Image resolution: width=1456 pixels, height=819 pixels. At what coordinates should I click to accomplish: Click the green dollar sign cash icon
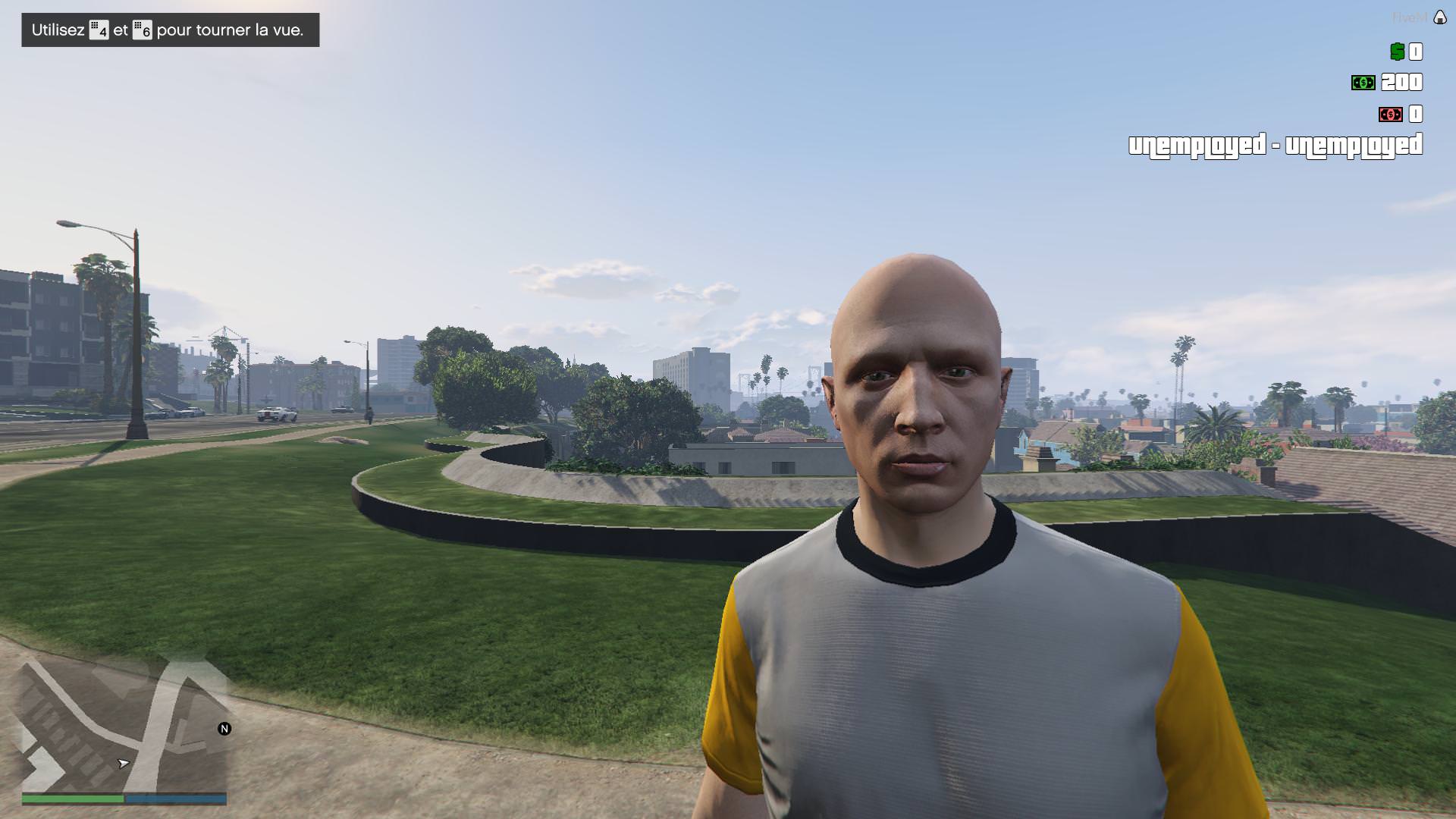[x=1396, y=51]
